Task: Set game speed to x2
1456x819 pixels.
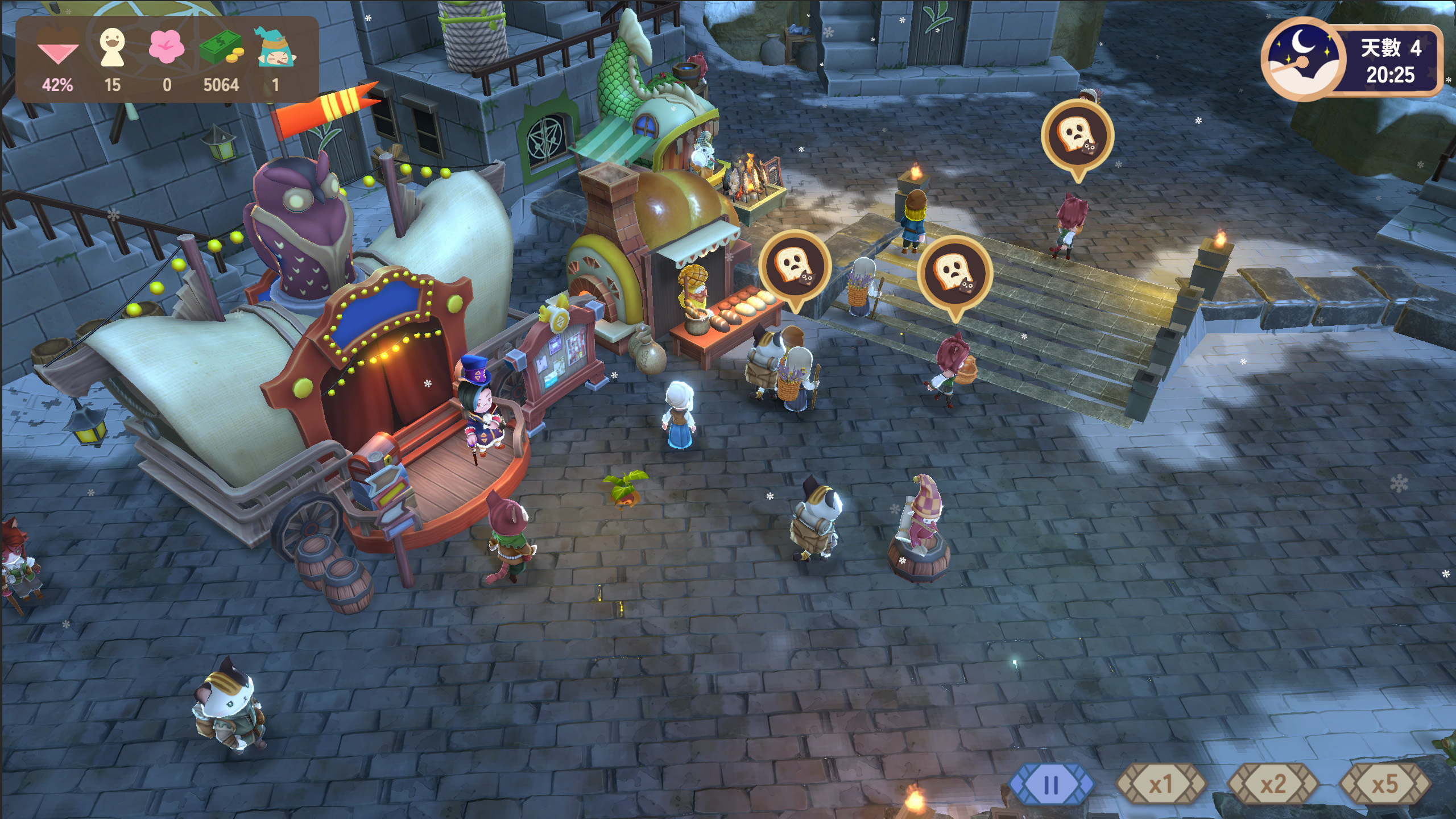Action: (x=1273, y=785)
